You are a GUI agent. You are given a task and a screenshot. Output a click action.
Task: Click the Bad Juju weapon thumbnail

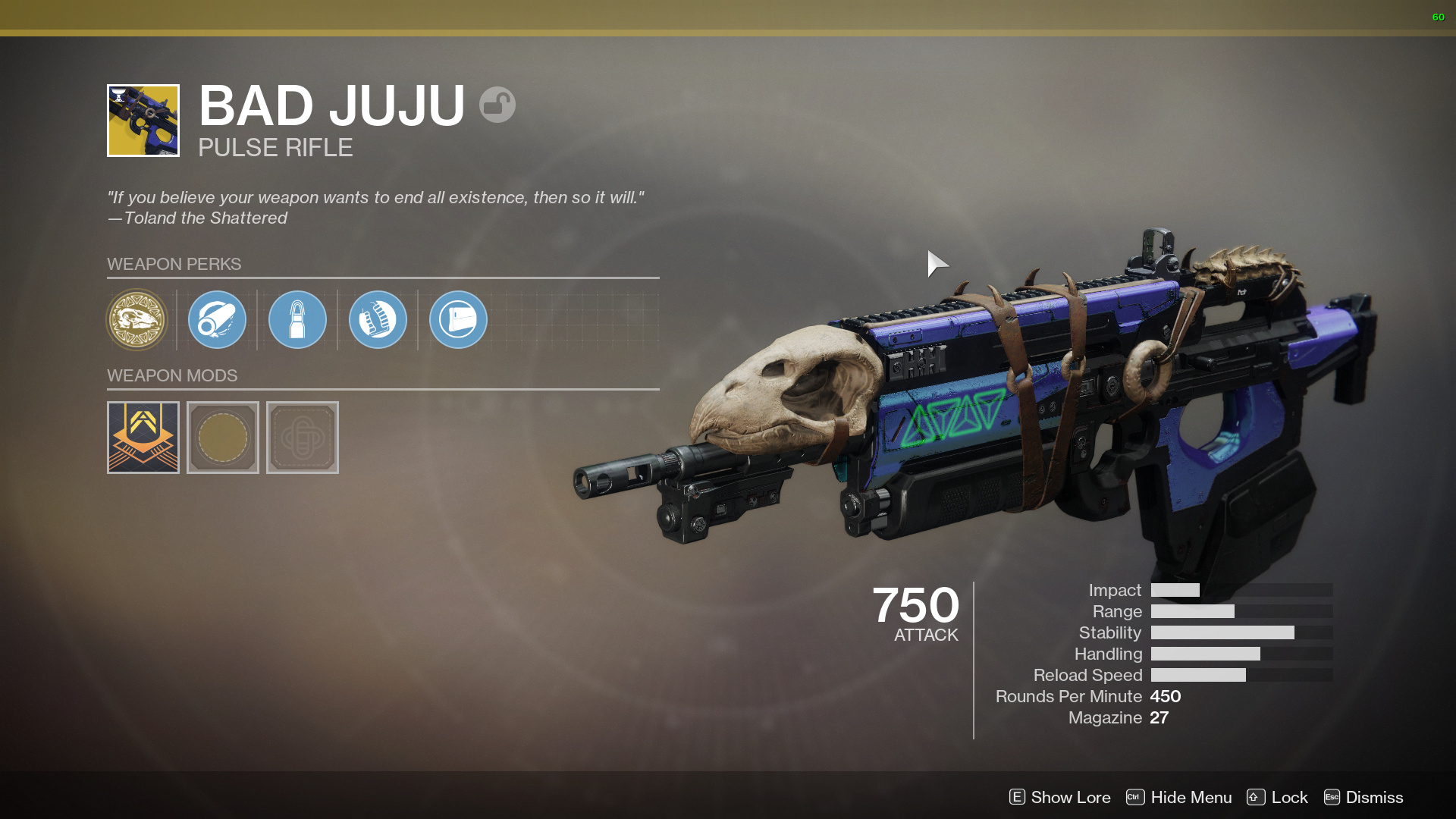pos(143,121)
